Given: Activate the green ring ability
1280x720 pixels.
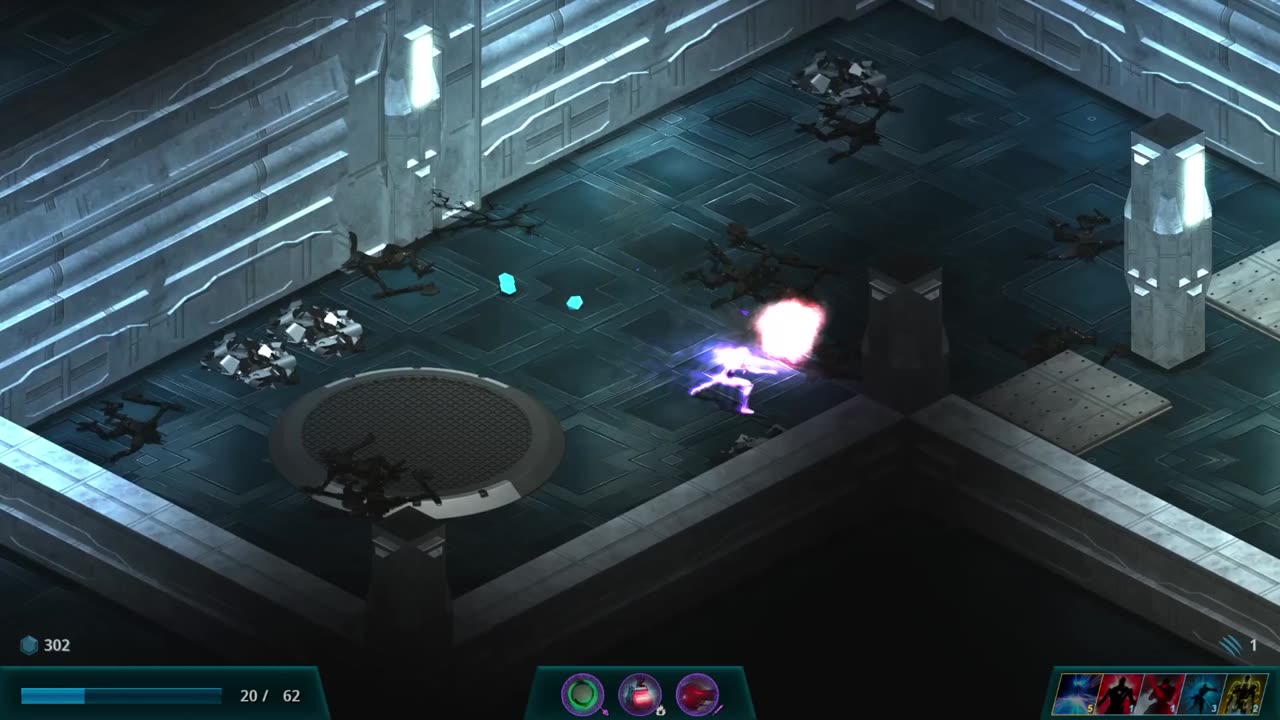Looking at the screenshot, I should pos(582,693).
